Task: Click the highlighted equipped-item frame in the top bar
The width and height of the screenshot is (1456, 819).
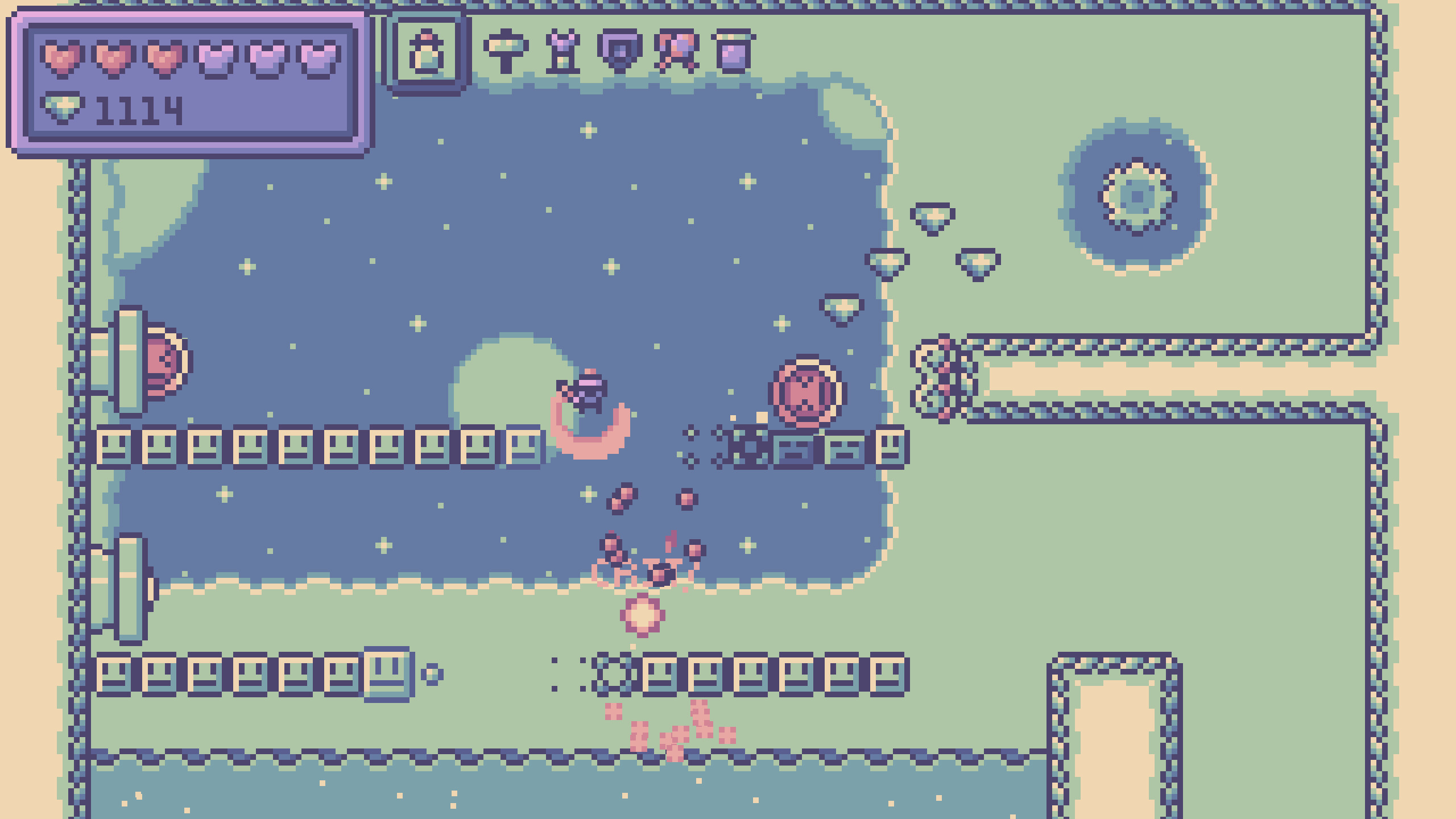Action: pos(427,52)
